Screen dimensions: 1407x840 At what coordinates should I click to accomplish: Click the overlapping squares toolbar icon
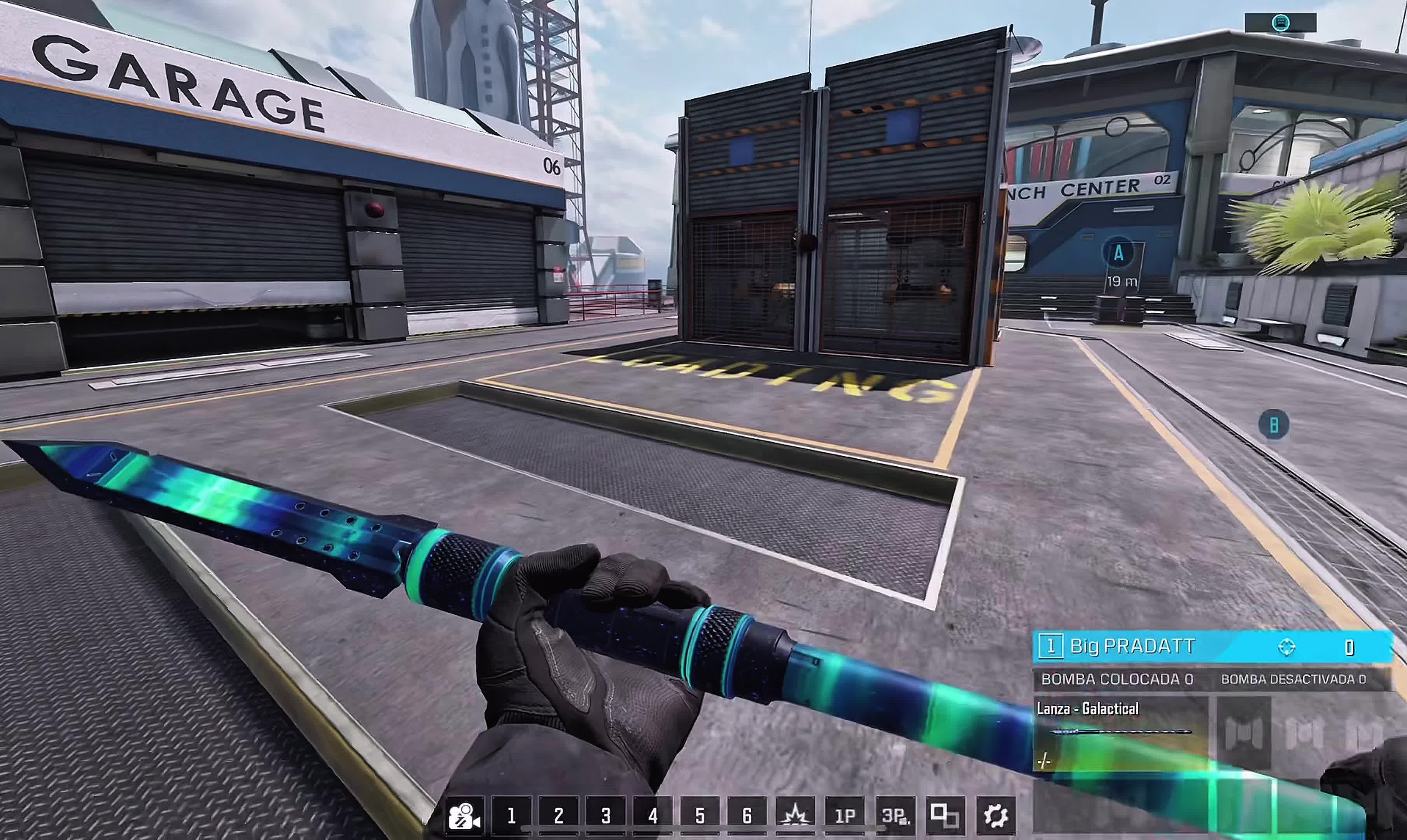(x=945, y=815)
